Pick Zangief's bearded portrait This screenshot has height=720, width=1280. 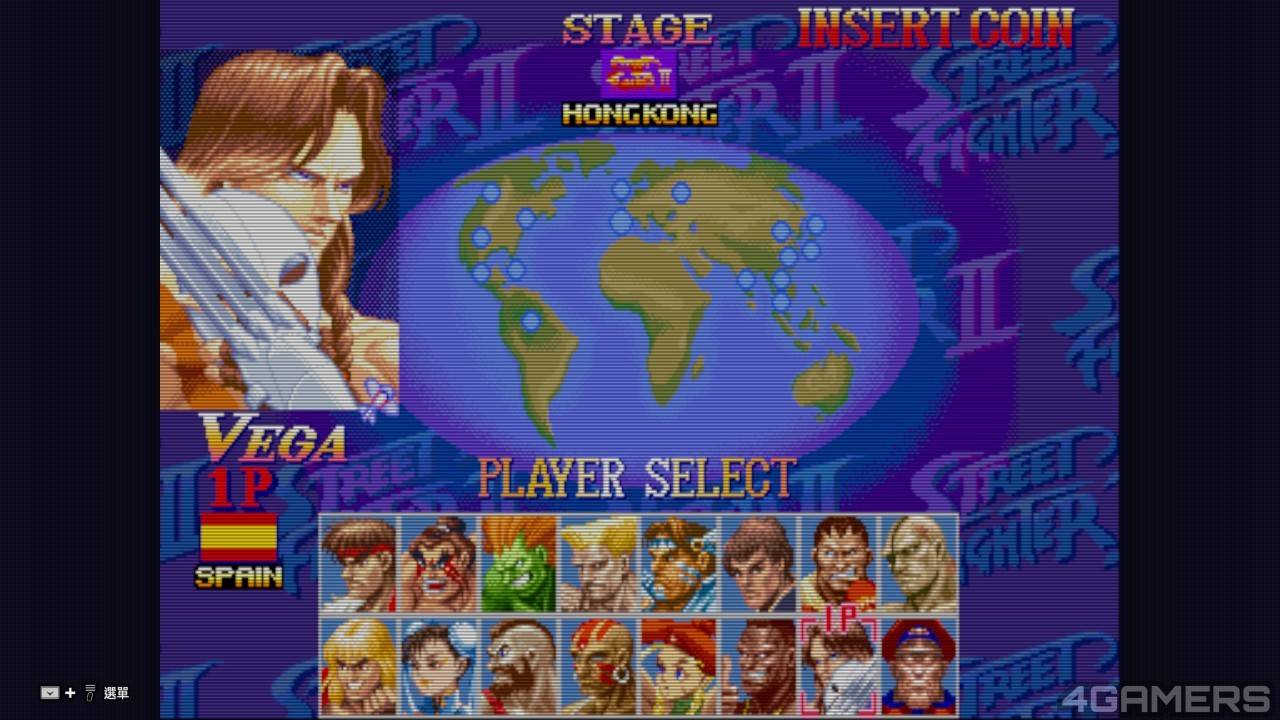click(519, 665)
